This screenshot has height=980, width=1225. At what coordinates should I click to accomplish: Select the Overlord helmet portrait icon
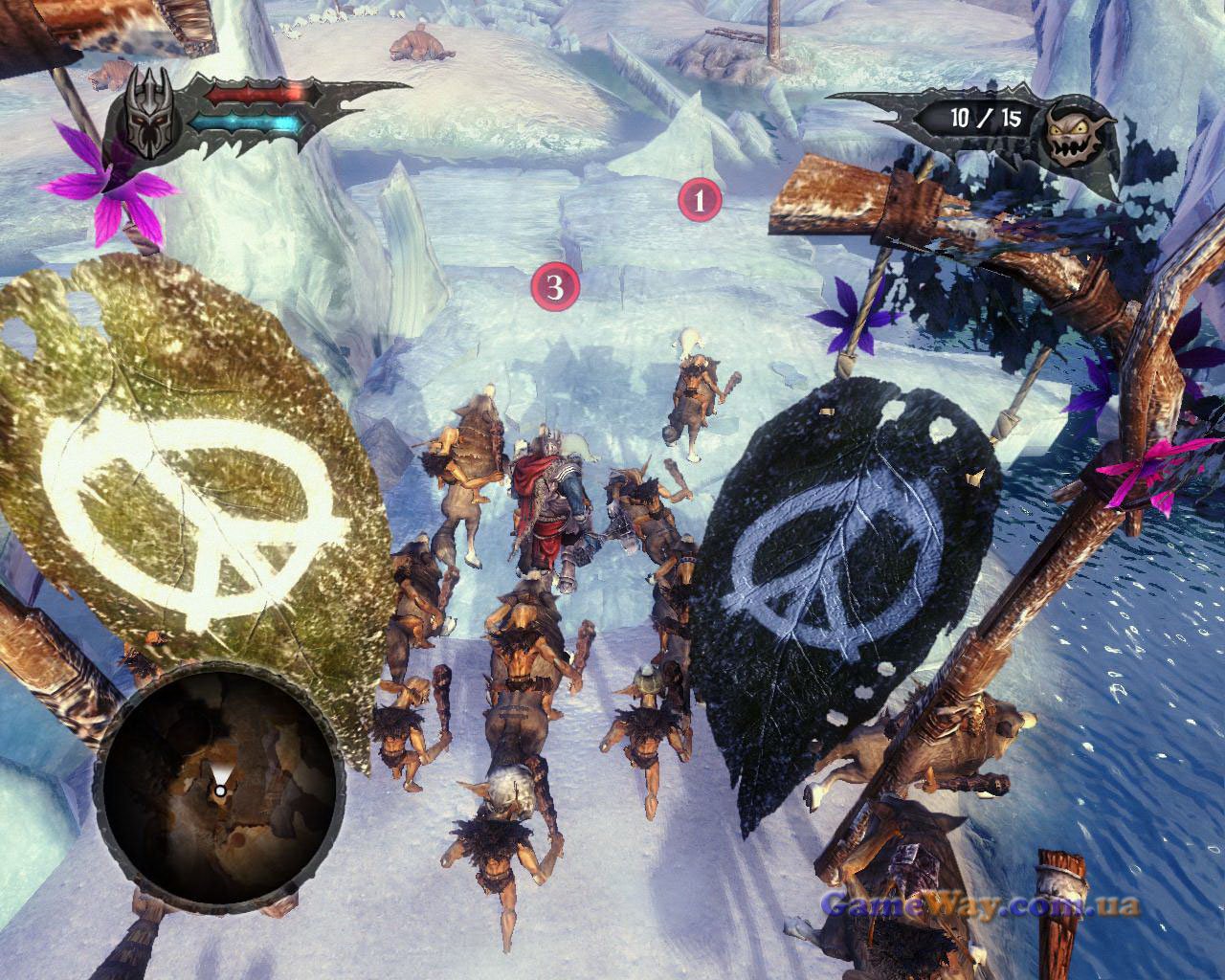[146, 117]
